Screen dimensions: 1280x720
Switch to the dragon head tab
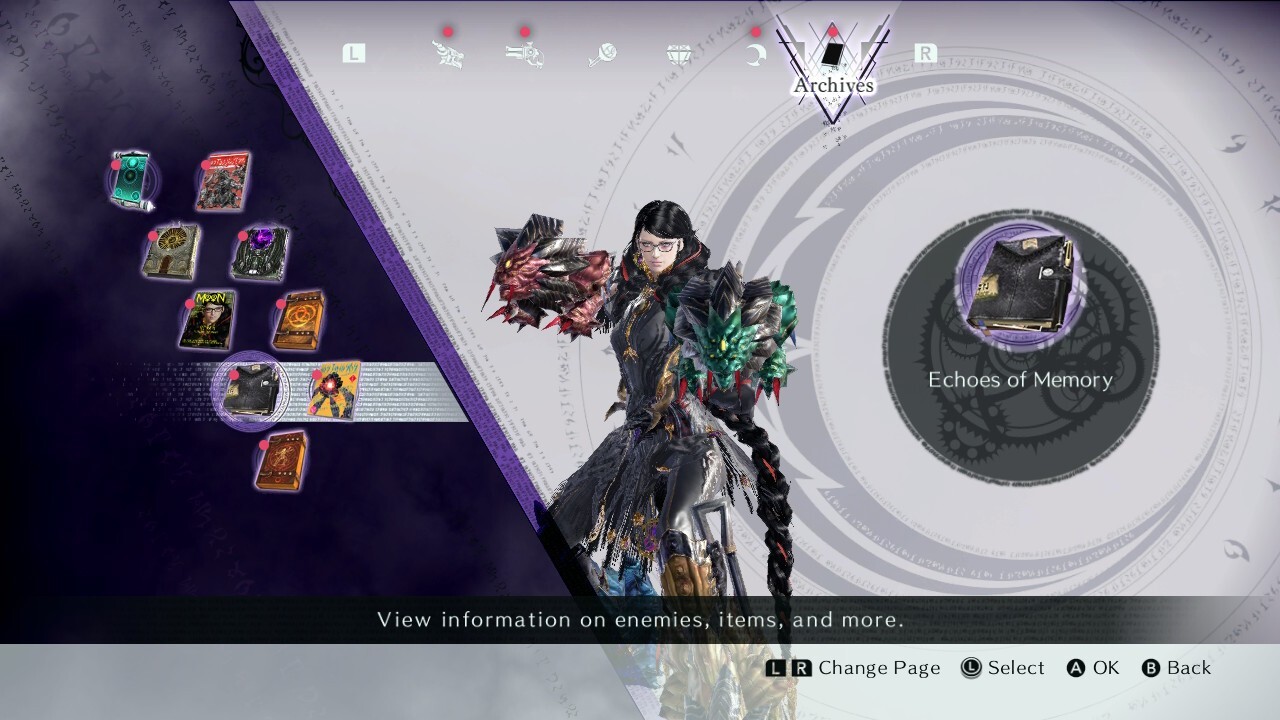(x=447, y=54)
